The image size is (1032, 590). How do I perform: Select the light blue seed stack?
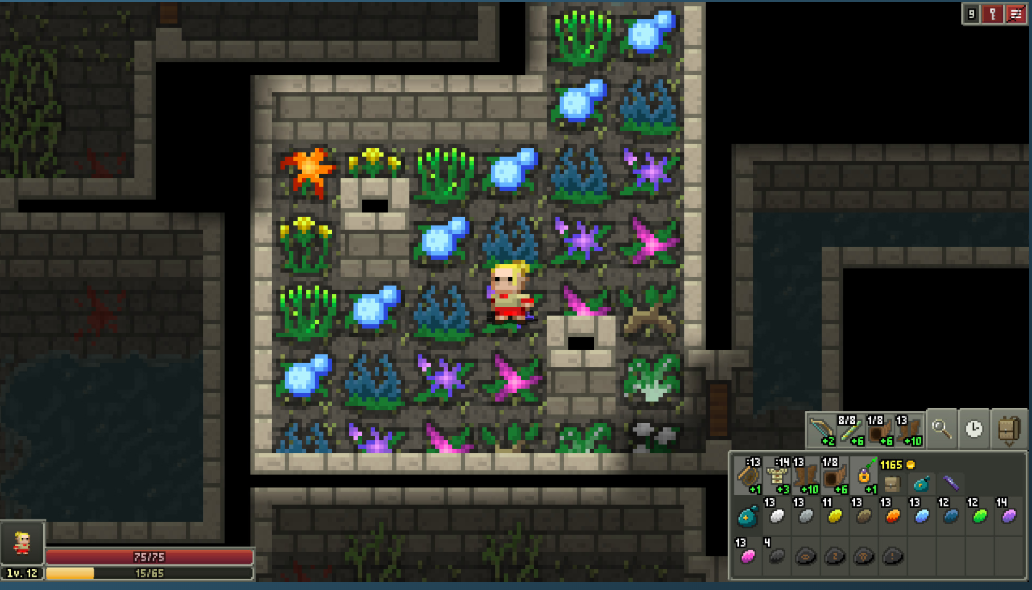tap(921, 516)
